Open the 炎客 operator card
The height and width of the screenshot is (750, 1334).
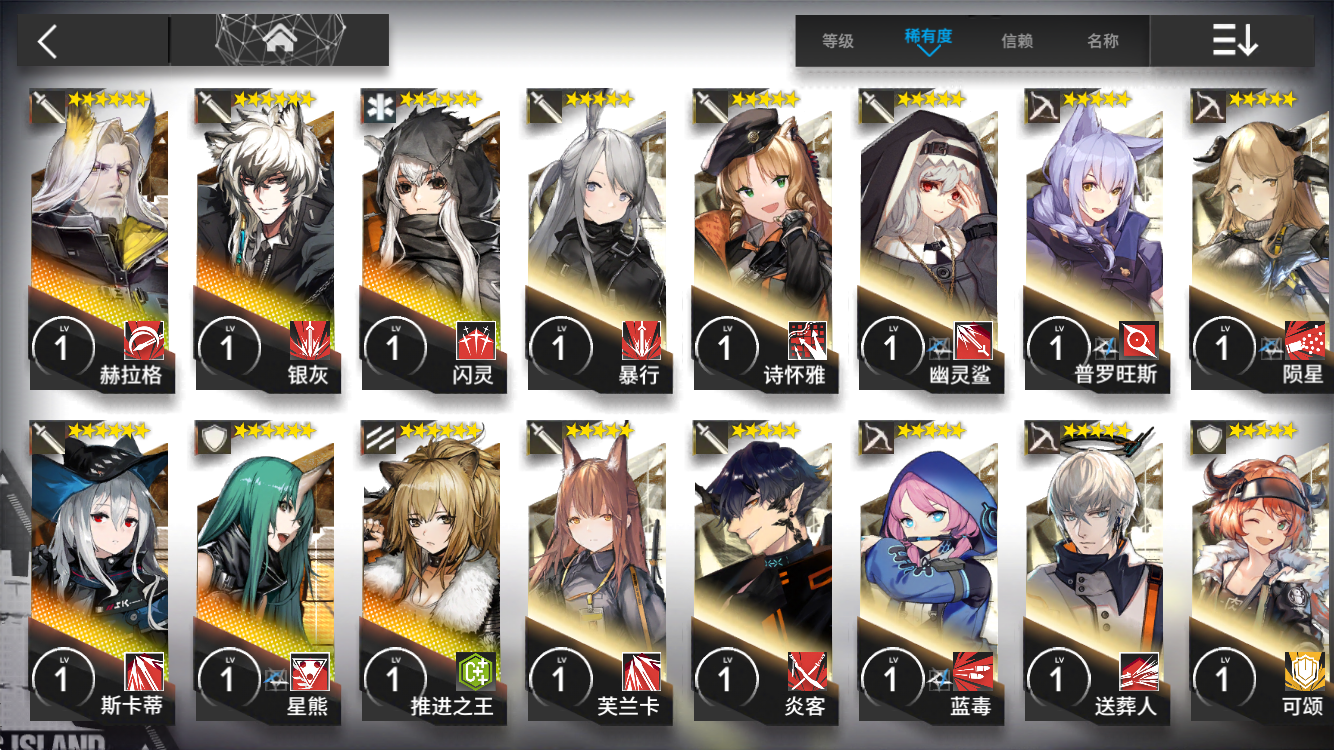coord(764,571)
